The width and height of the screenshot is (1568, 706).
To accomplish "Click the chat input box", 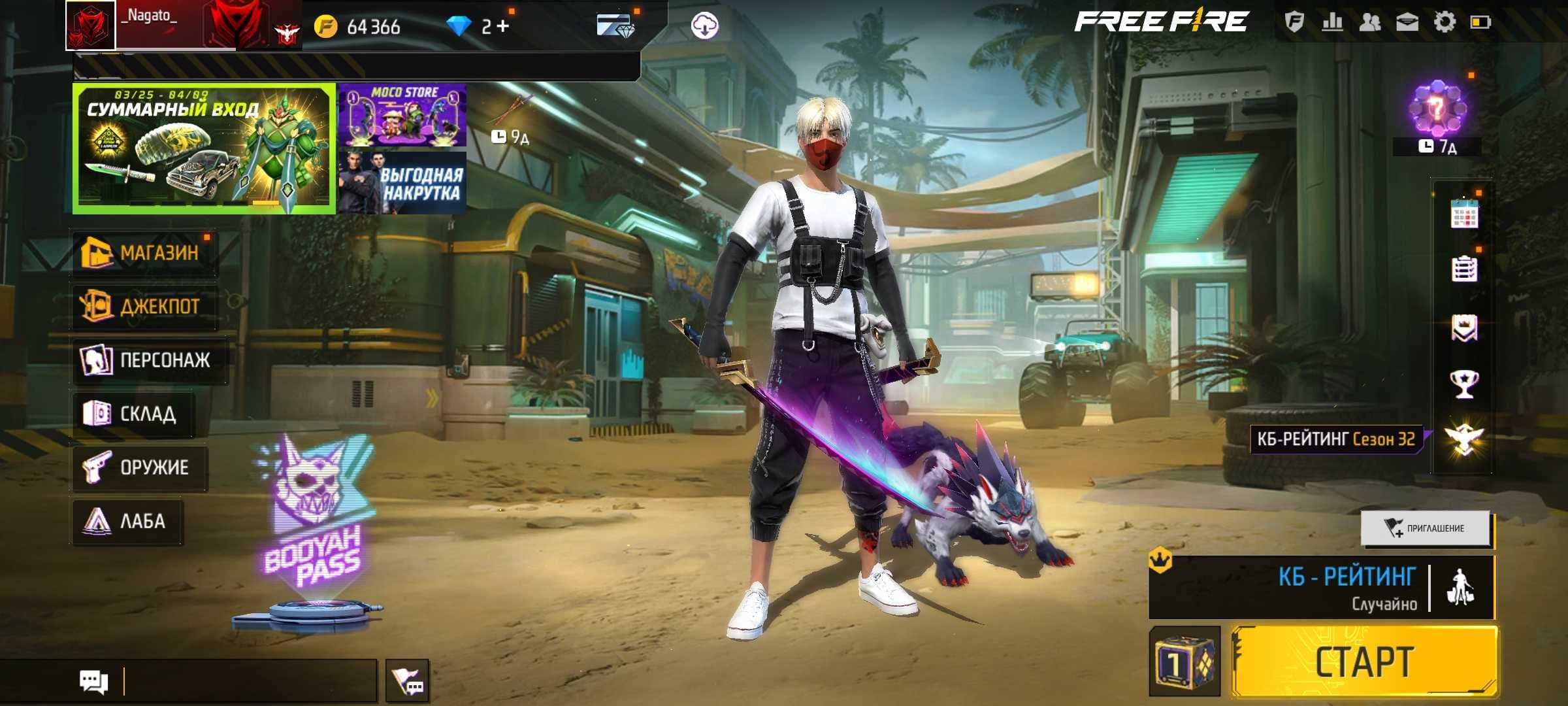I will tap(248, 681).
